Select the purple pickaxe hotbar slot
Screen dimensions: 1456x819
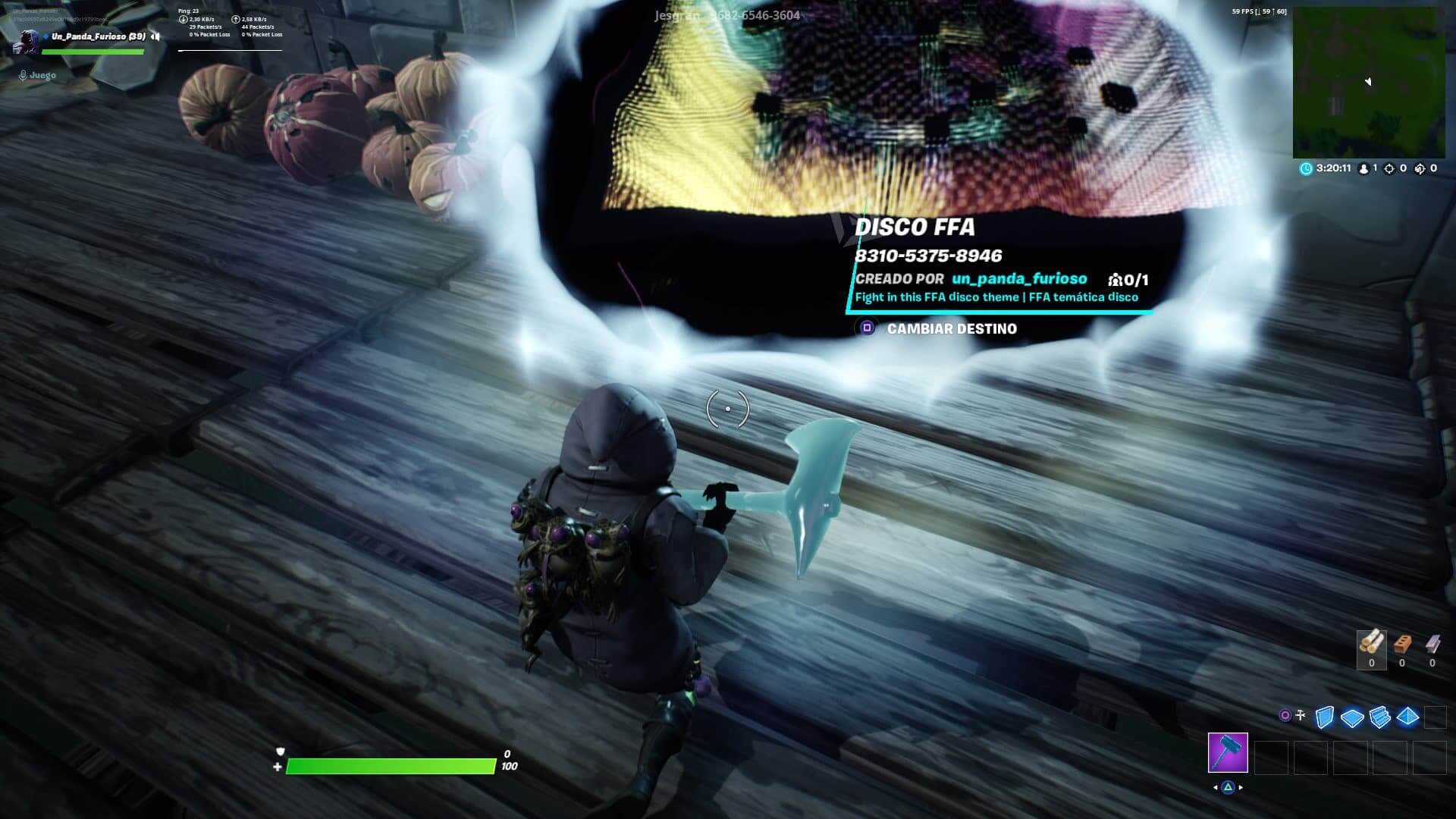[1228, 752]
